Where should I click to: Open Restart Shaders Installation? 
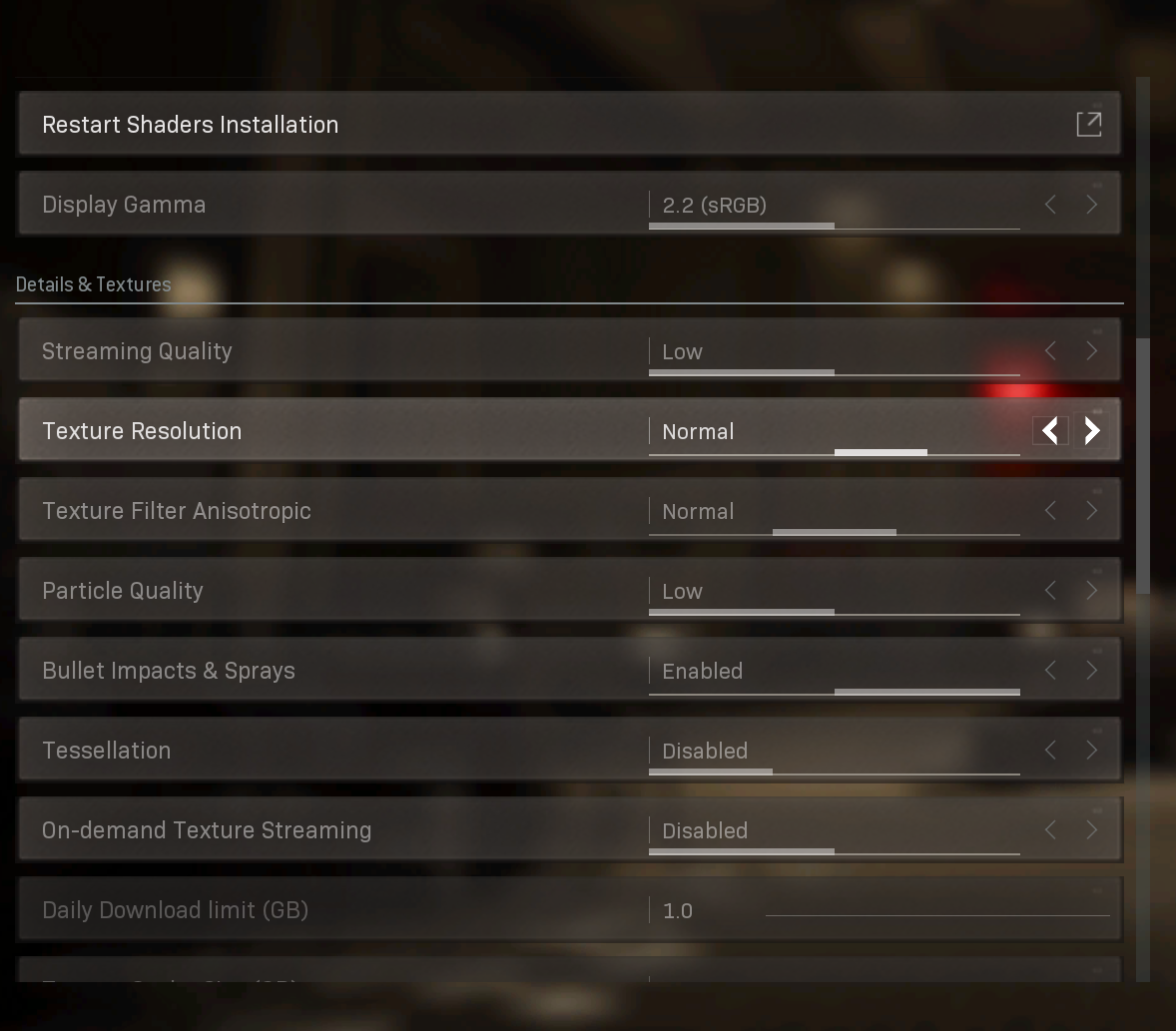click(1088, 124)
